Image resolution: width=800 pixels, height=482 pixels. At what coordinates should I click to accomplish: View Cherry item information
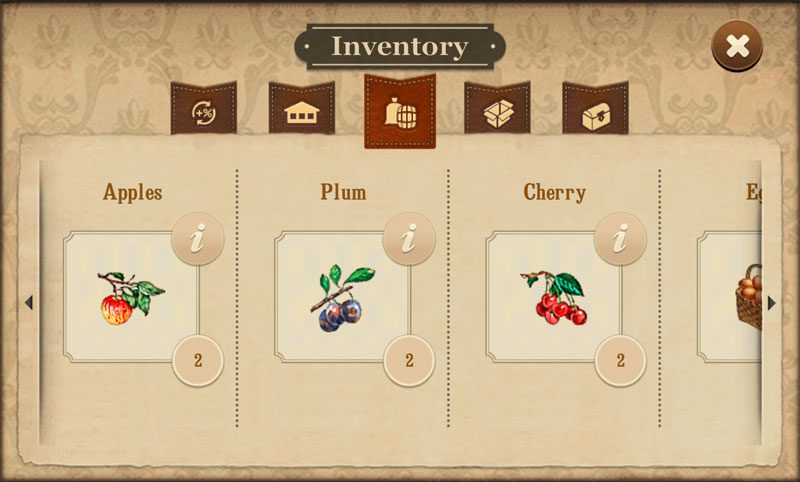click(x=620, y=239)
